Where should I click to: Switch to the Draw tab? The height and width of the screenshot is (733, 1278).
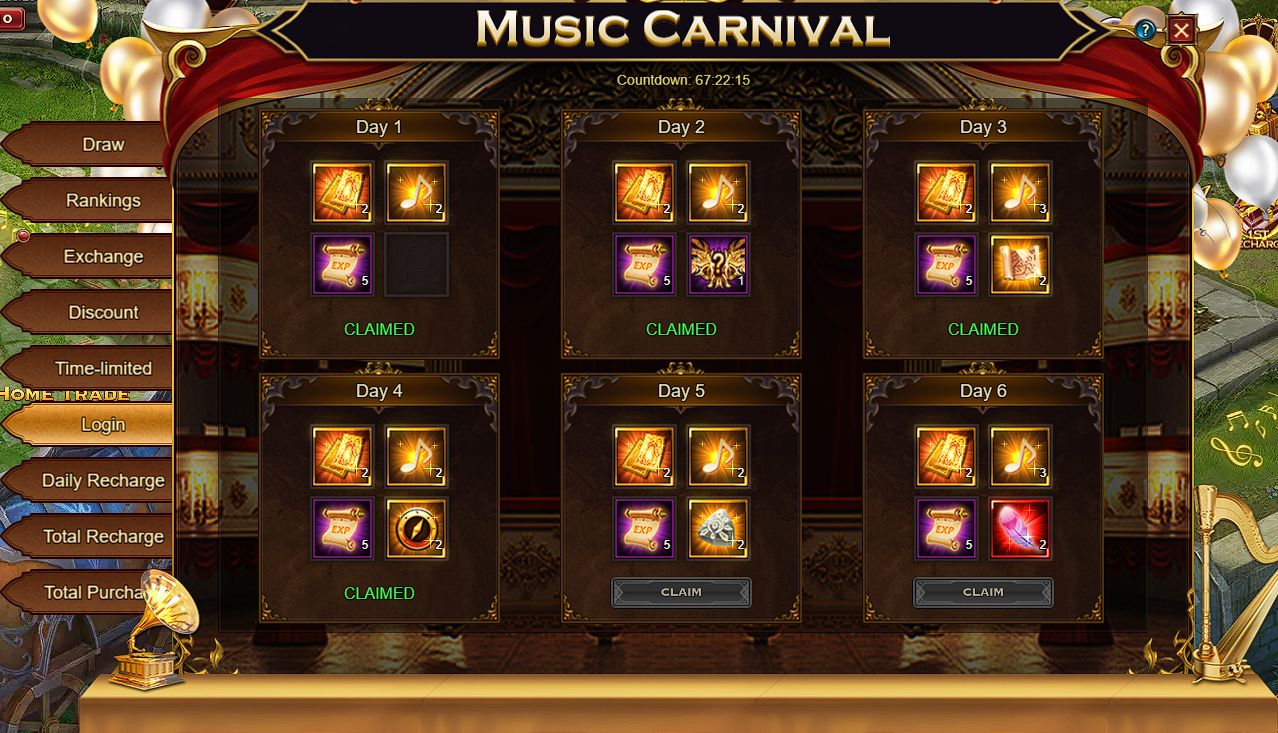[102, 145]
